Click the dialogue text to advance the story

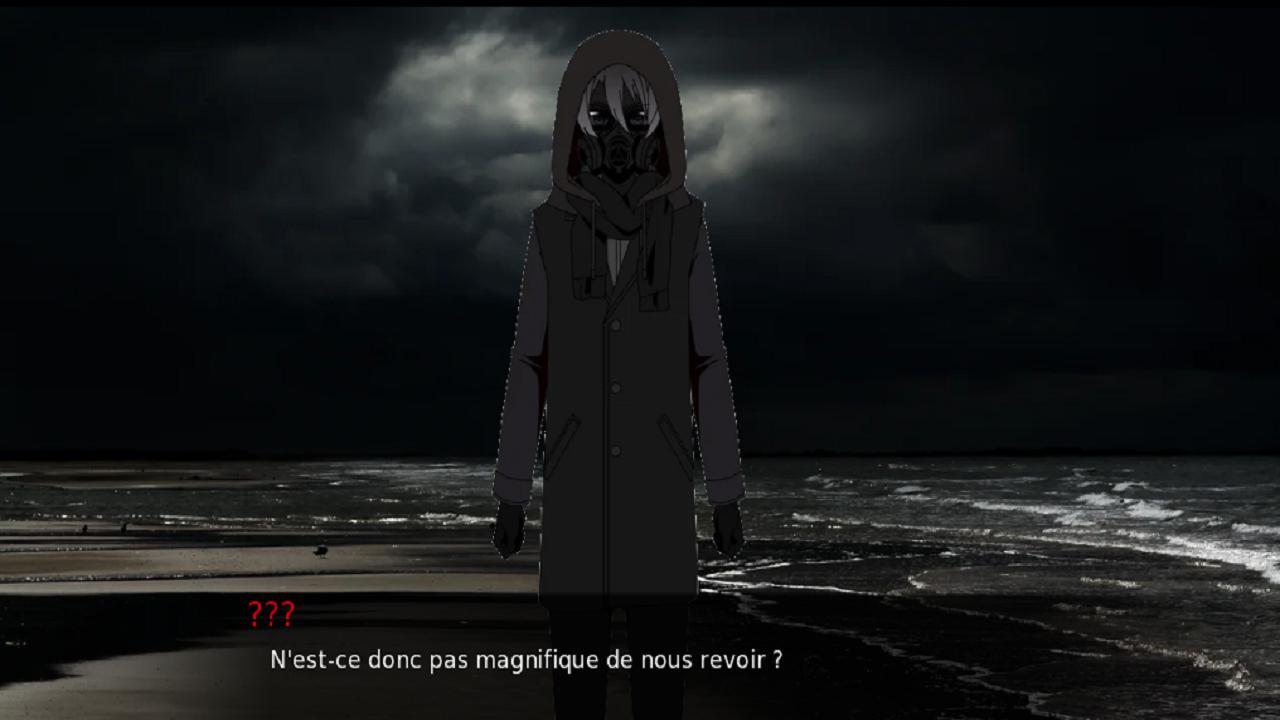click(525, 660)
